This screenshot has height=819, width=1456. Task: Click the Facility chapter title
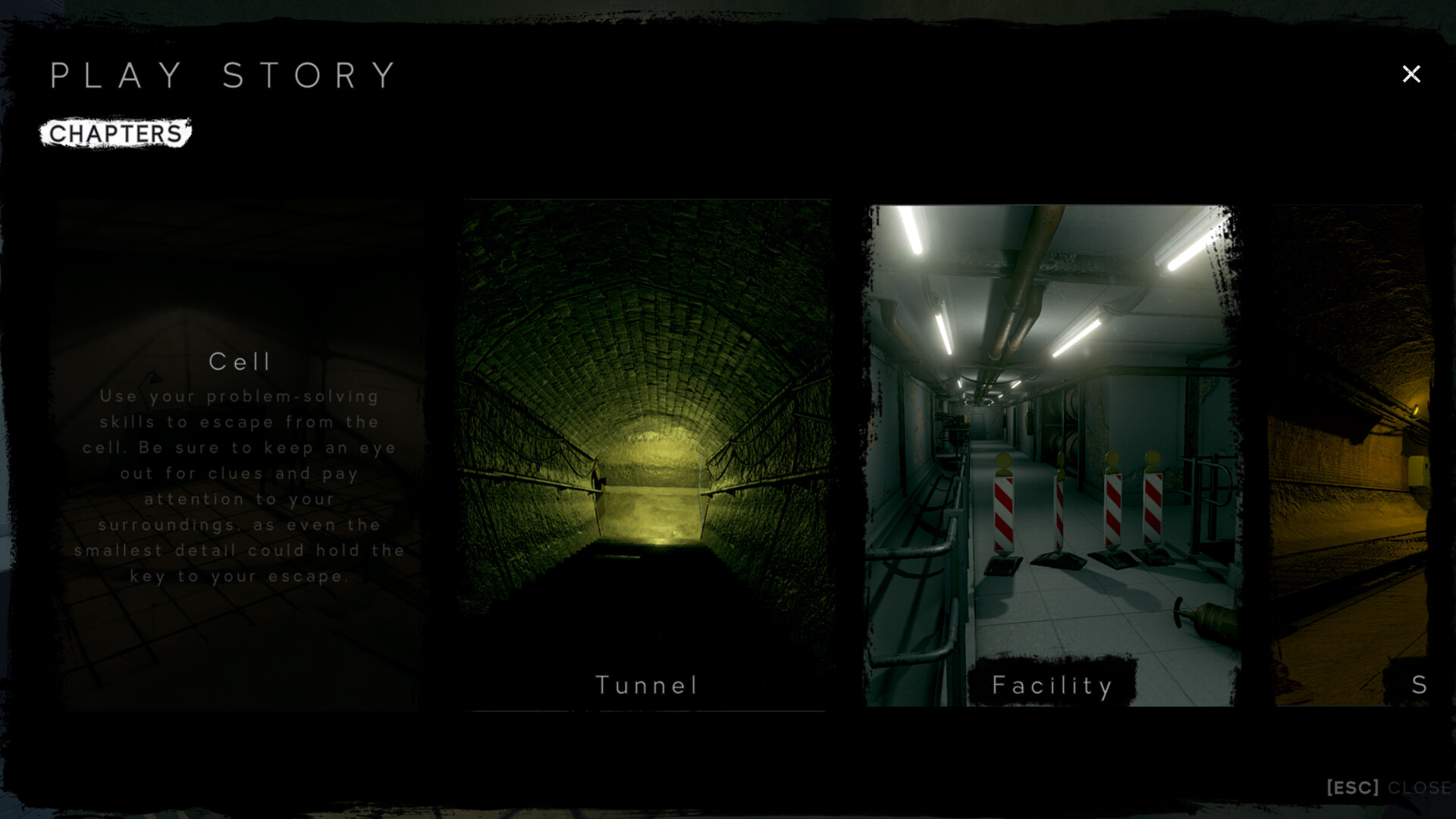point(1052,685)
